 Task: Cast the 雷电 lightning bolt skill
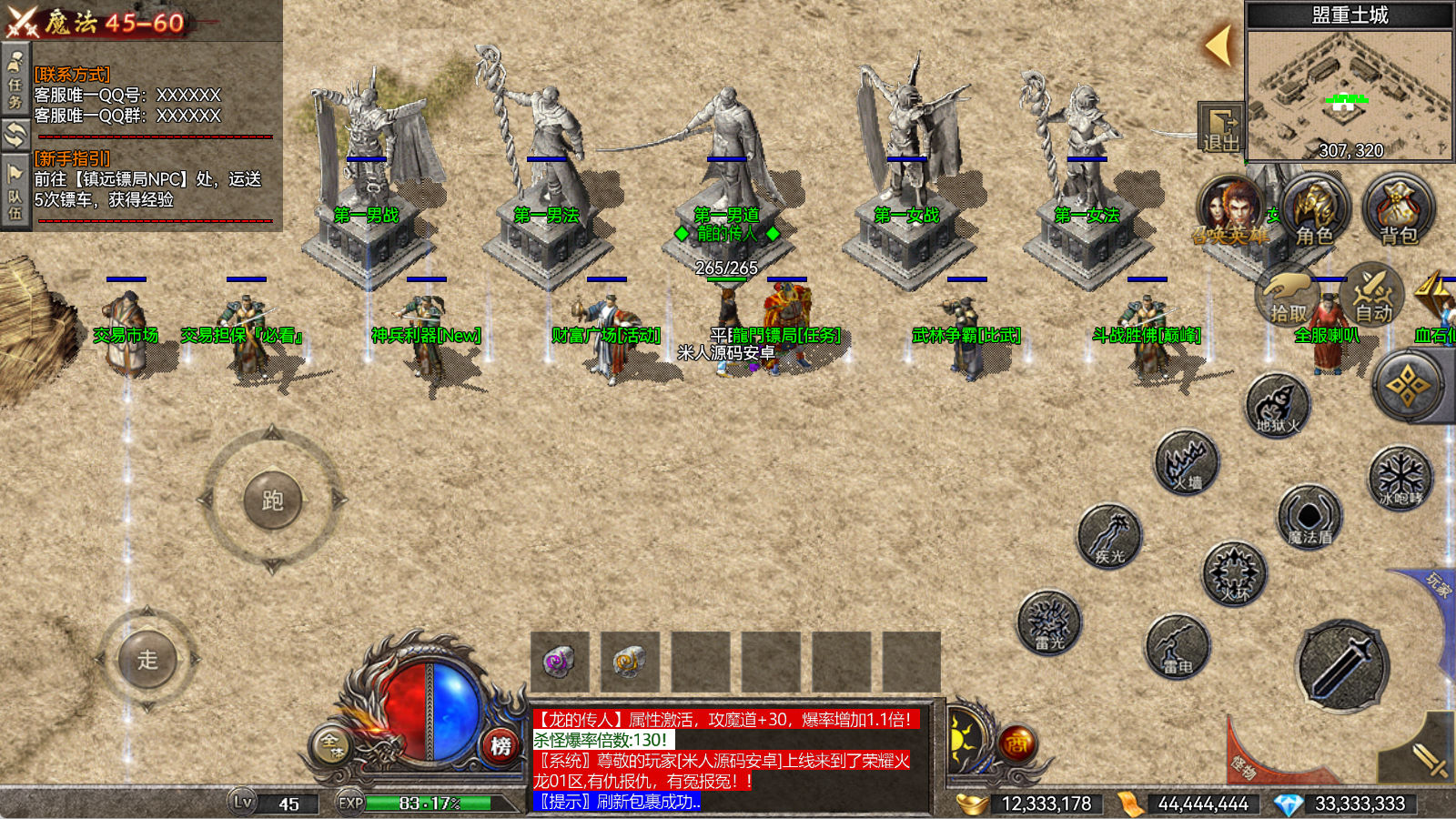click(x=1178, y=646)
